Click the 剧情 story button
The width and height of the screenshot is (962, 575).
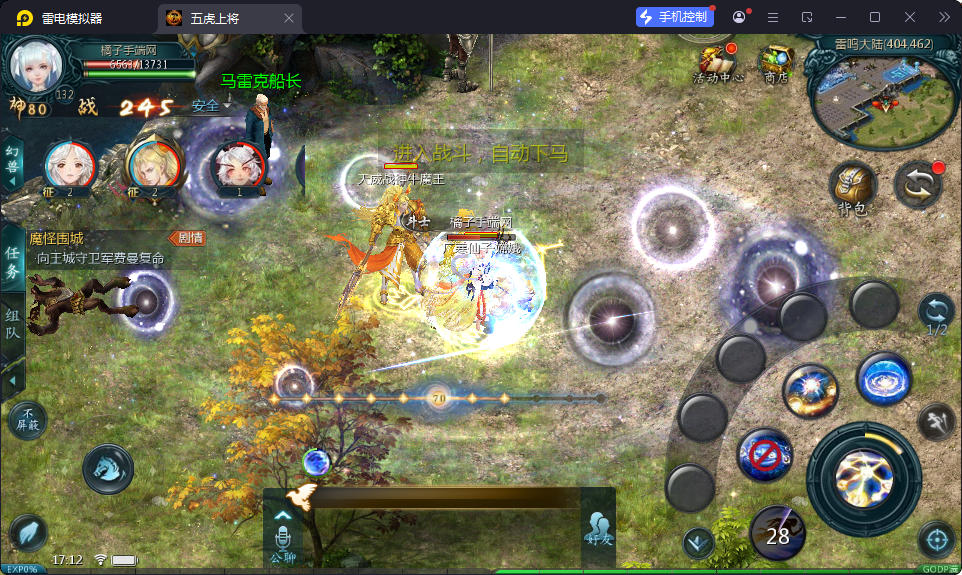pyautogui.click(x=189, y=238)
